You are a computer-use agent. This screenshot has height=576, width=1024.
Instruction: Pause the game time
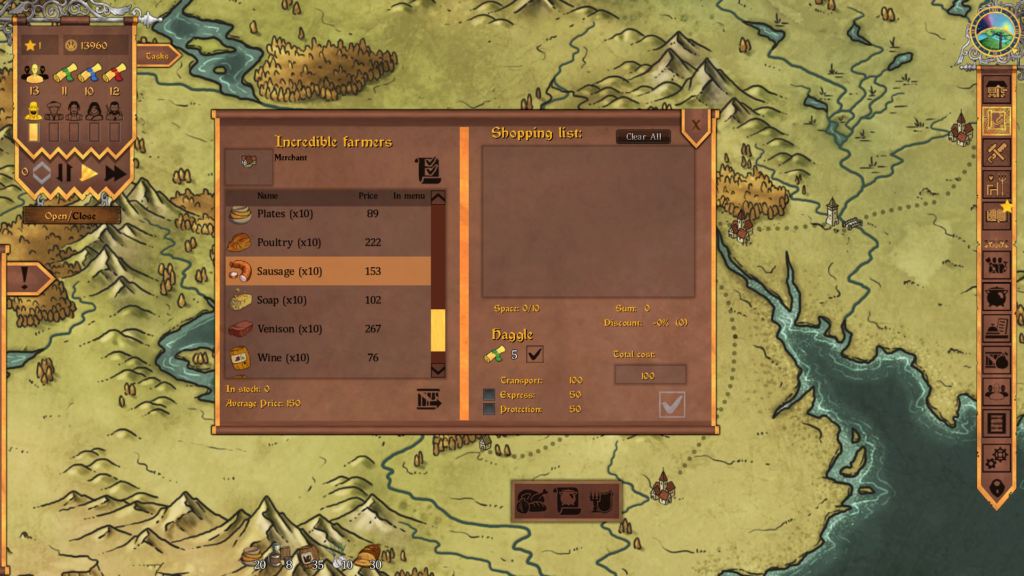(x=65, y=173)
